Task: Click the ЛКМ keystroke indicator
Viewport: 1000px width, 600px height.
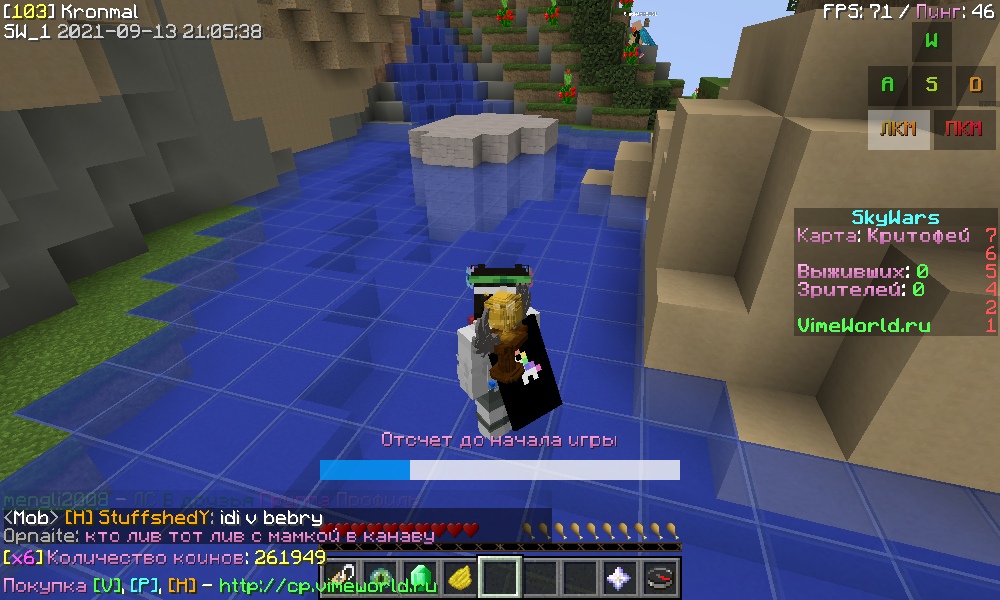Action: click(898, 130)
